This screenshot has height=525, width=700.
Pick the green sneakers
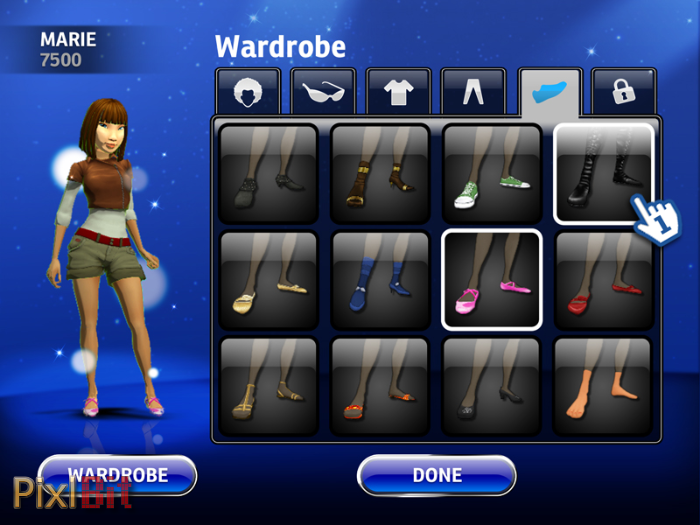click(x=492, y=173)
